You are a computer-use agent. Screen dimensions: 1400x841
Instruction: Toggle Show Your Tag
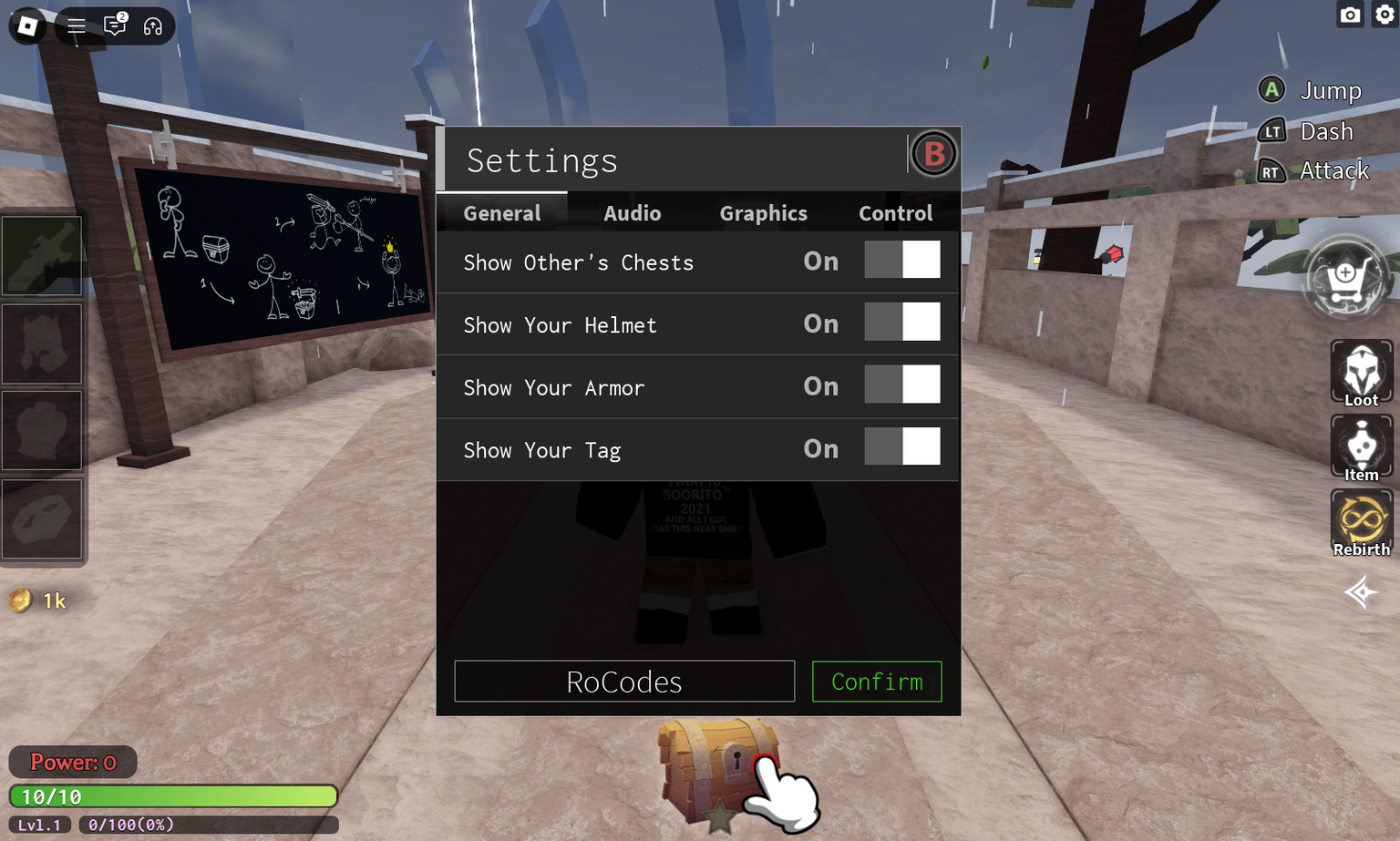(x=902, y=446)
